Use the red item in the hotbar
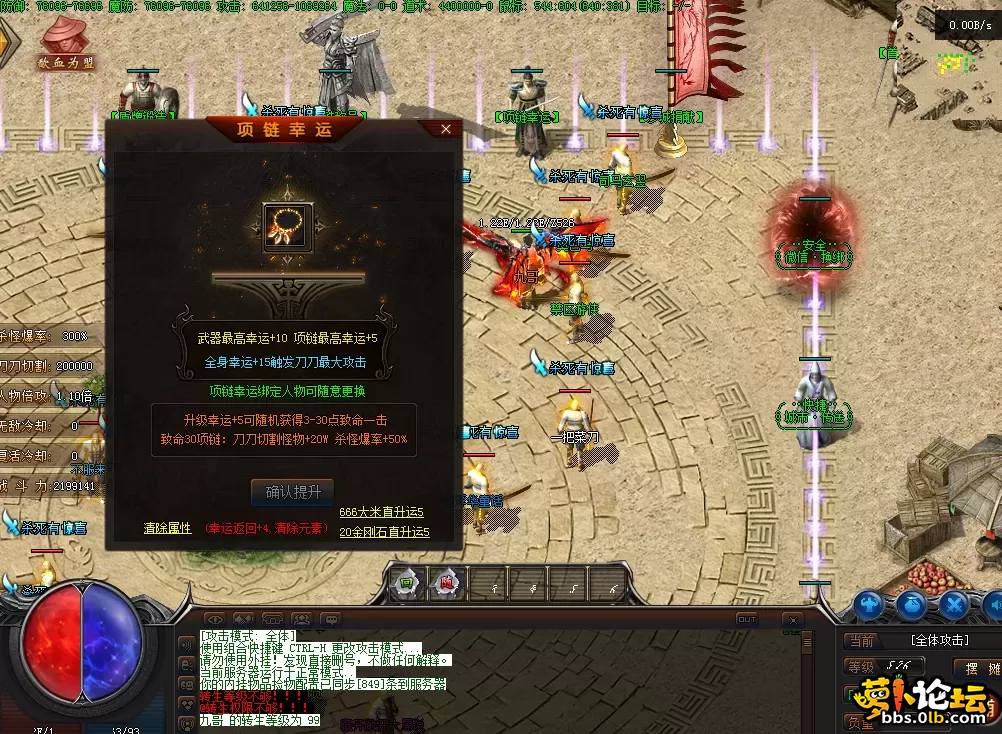 coord(444,583)
